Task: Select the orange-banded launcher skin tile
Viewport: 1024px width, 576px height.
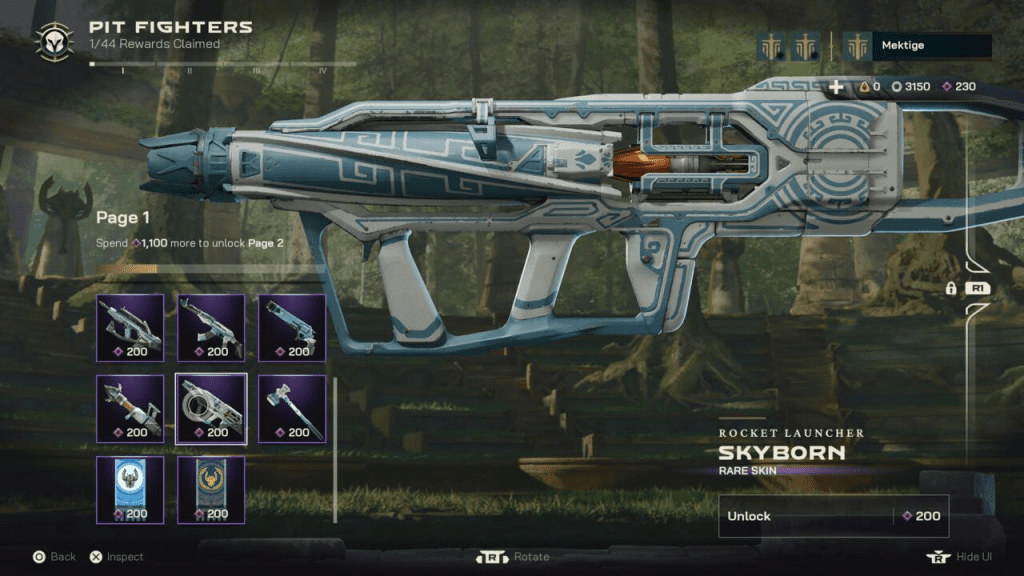Action: coord(130,408)
